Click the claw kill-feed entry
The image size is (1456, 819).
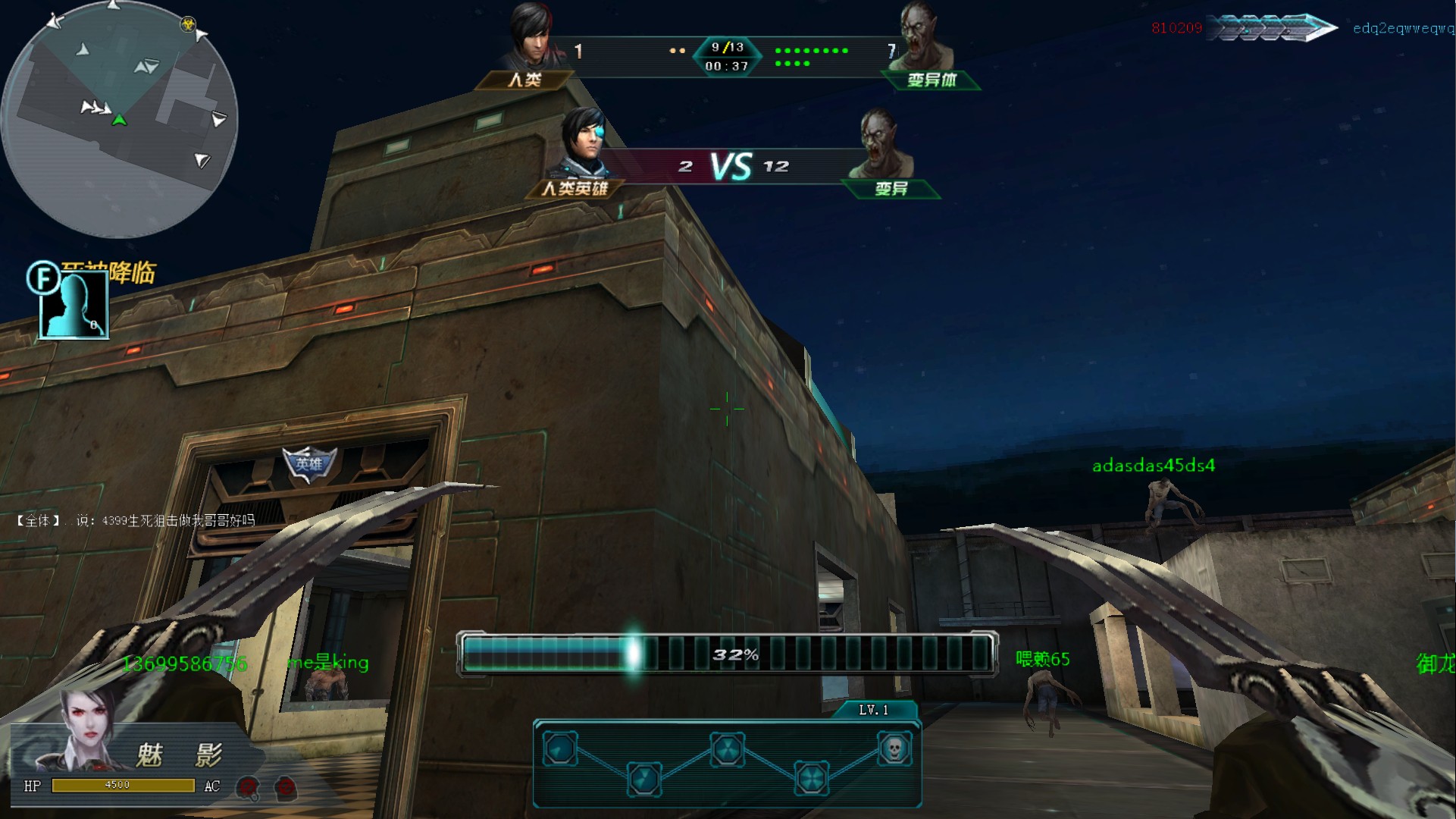[x=1271, y=28]
